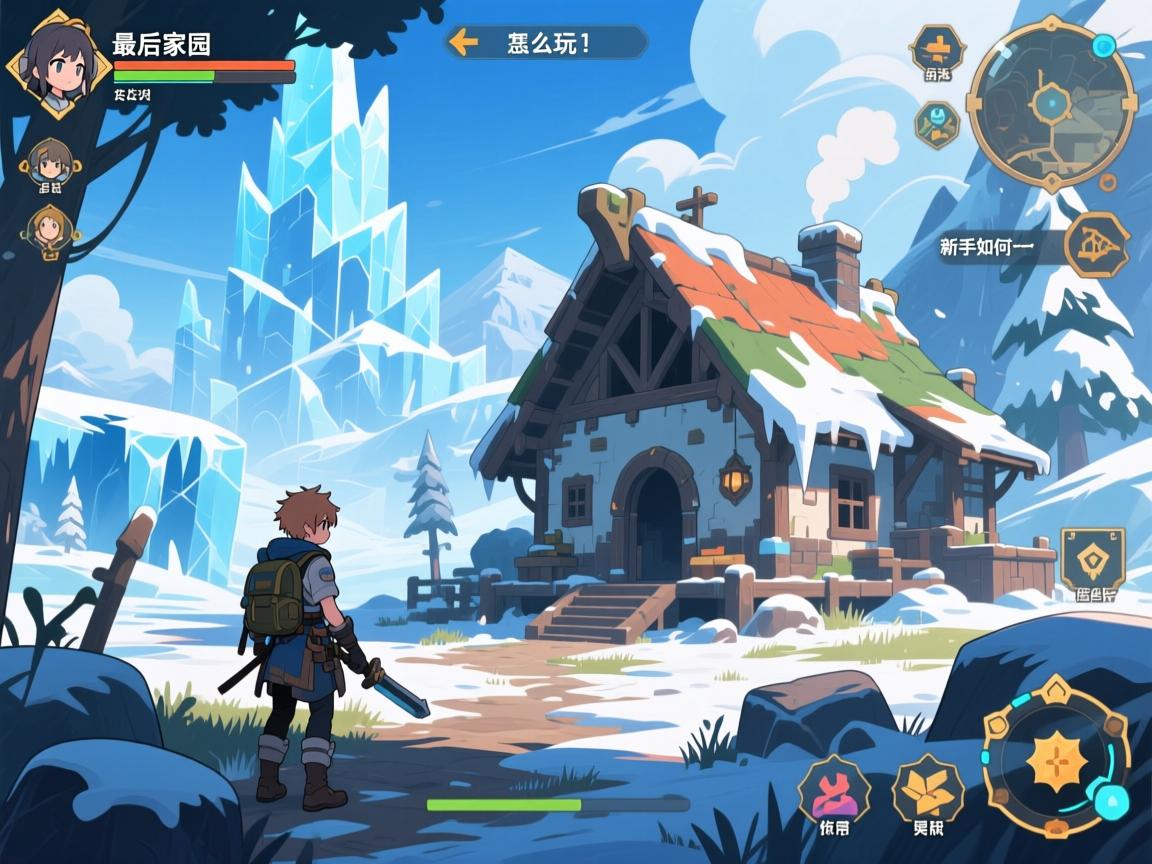Tap the cyan orb on the attack ring
This screenshot has height=864, width=1152.
click(x=1108, y=800)
